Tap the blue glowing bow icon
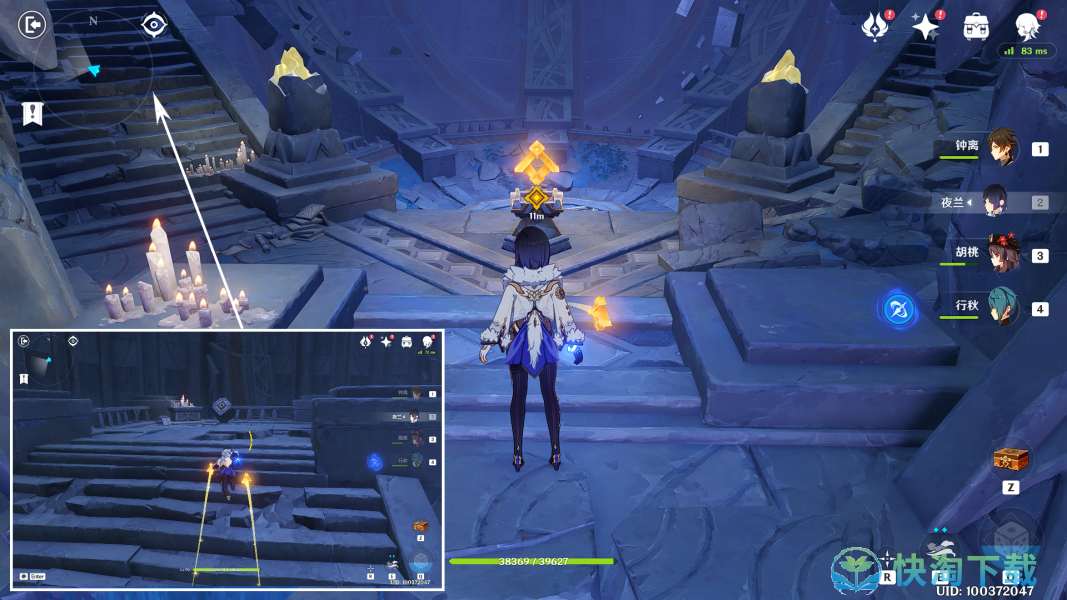The height and width of the screenshot is (600, 1067). 898,310
